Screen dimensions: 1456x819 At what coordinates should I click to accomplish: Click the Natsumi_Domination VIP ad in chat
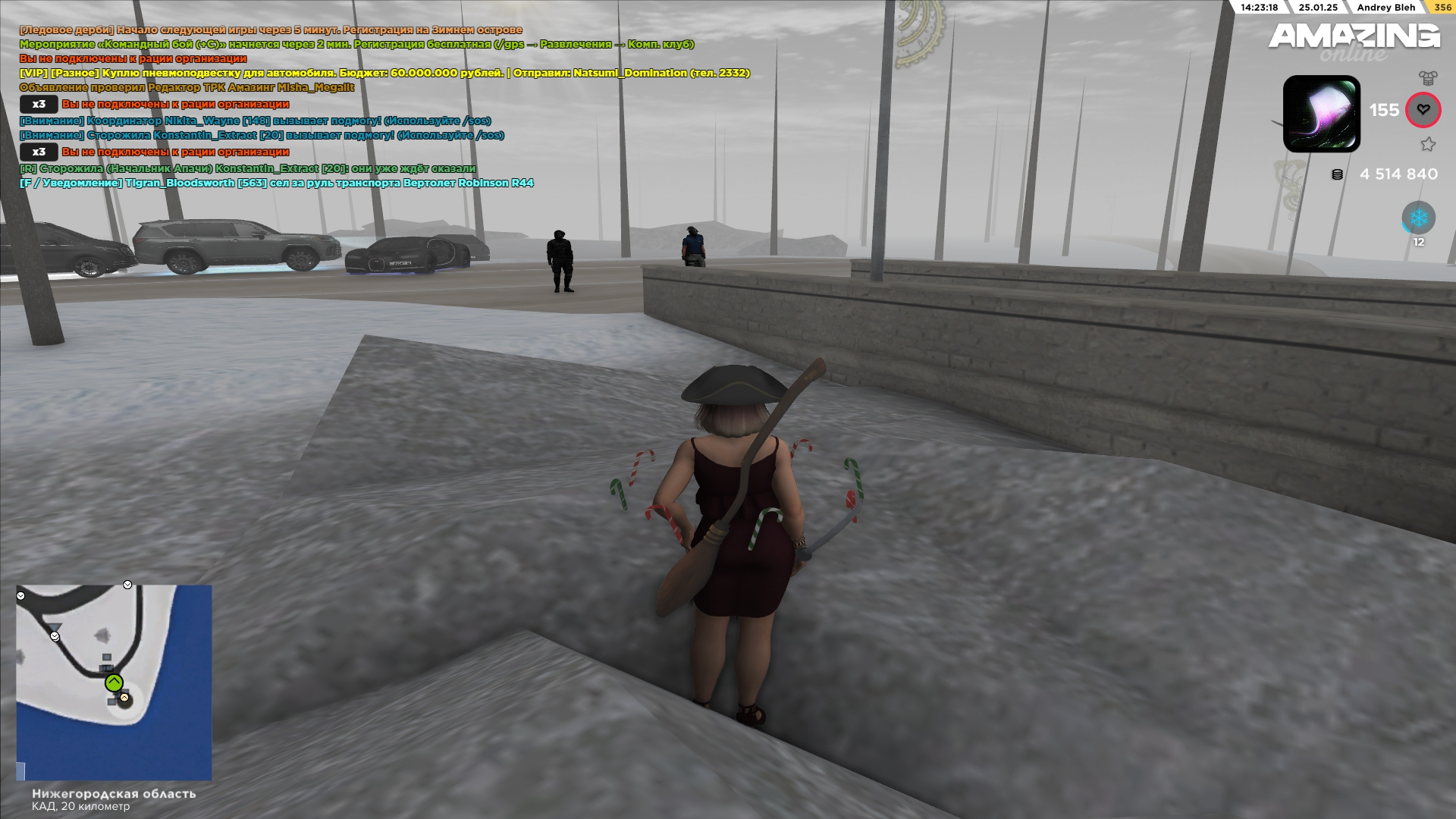pyautogui.click(x=384, y=74)
